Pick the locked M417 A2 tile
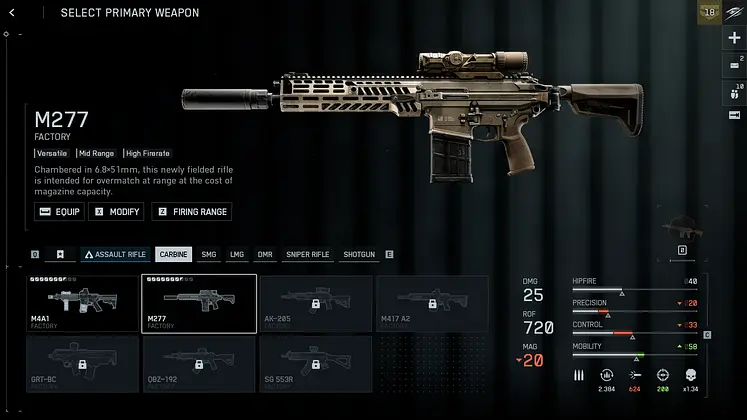The image size is (747, 420). pyautogui.click(x=431, y=303)
